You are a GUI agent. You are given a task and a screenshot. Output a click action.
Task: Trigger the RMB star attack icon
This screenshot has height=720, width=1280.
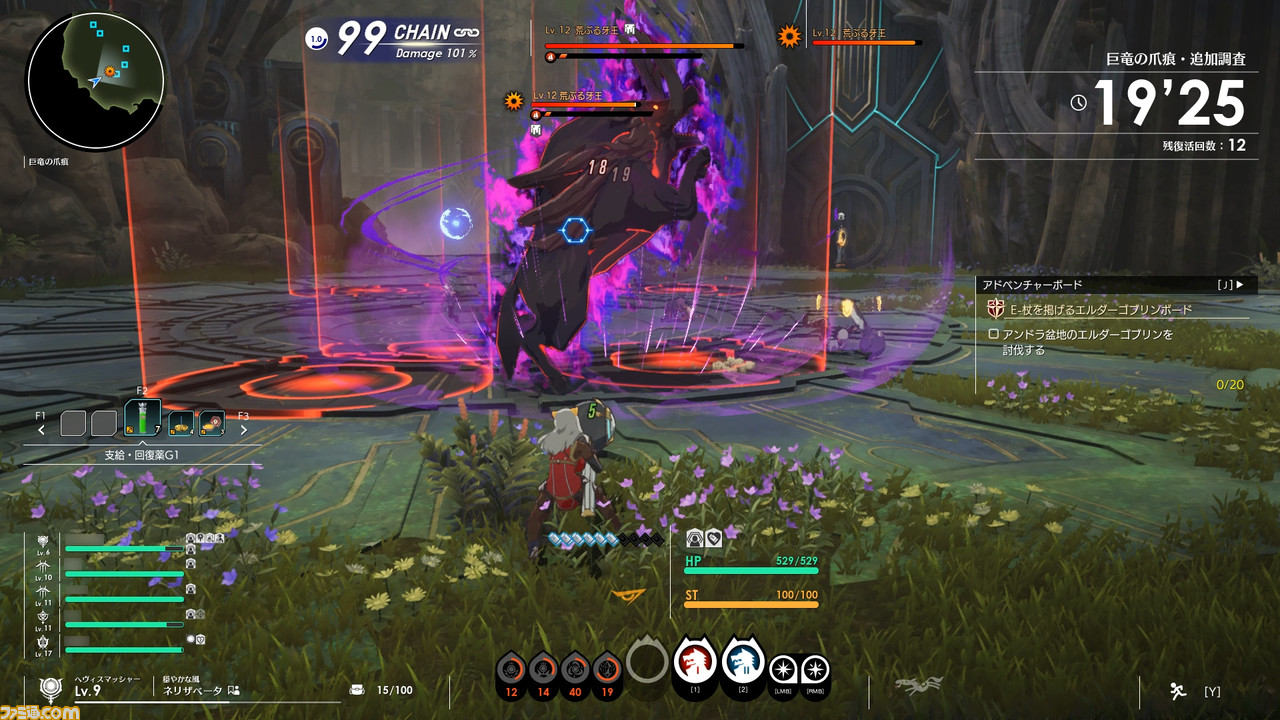tap(815, 670)
